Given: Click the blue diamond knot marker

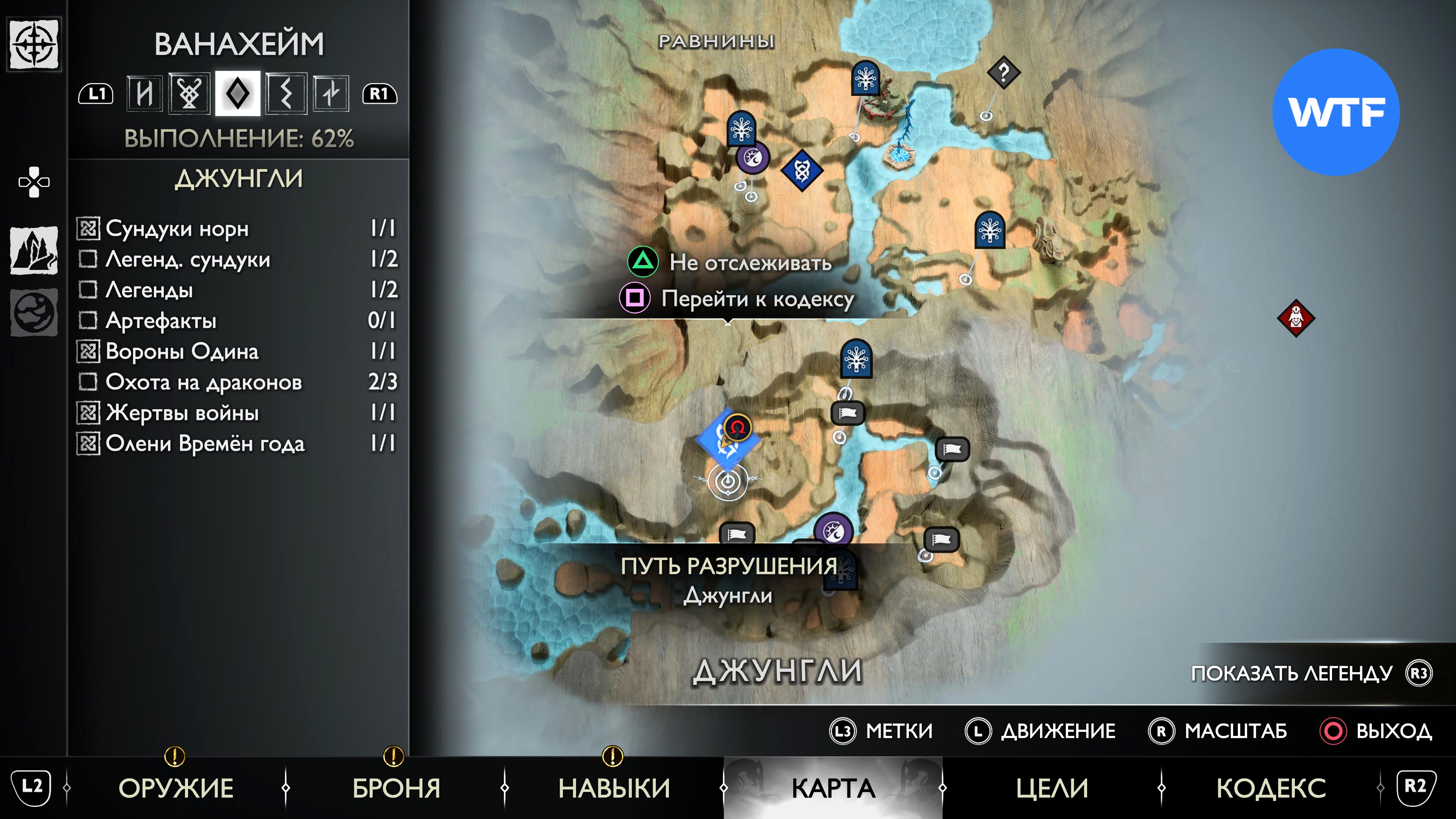Looking at the screenshot, I should coord(802,170).
